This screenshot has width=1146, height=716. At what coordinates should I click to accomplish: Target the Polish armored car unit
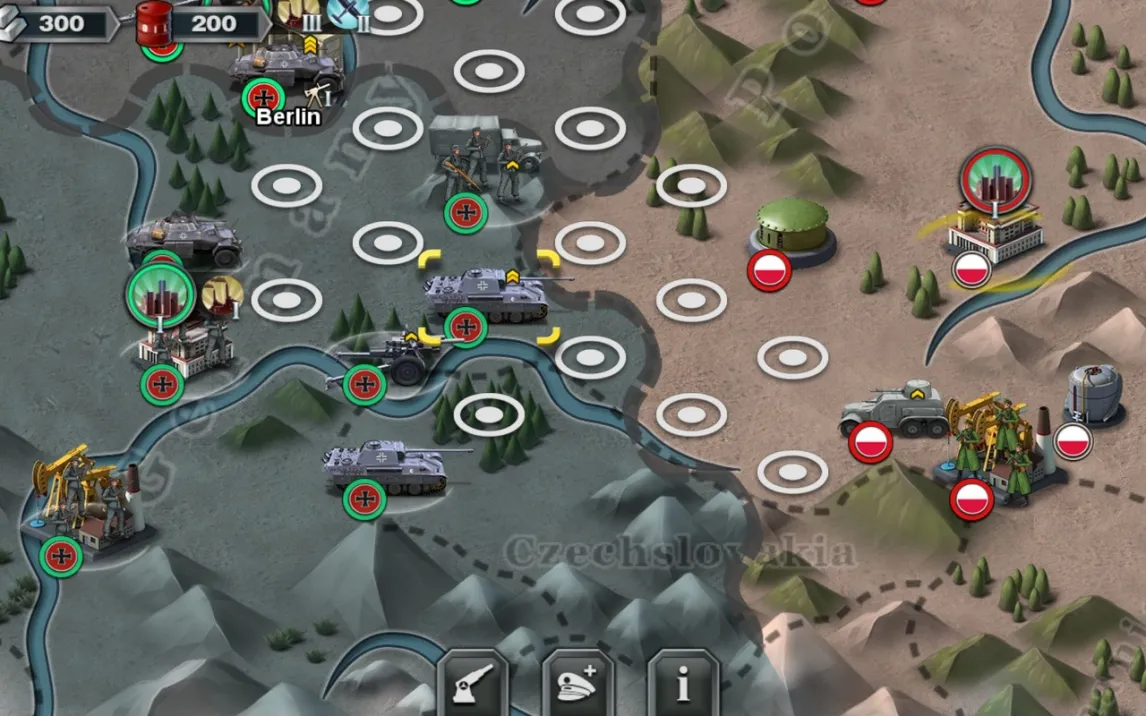click(893, 408)
